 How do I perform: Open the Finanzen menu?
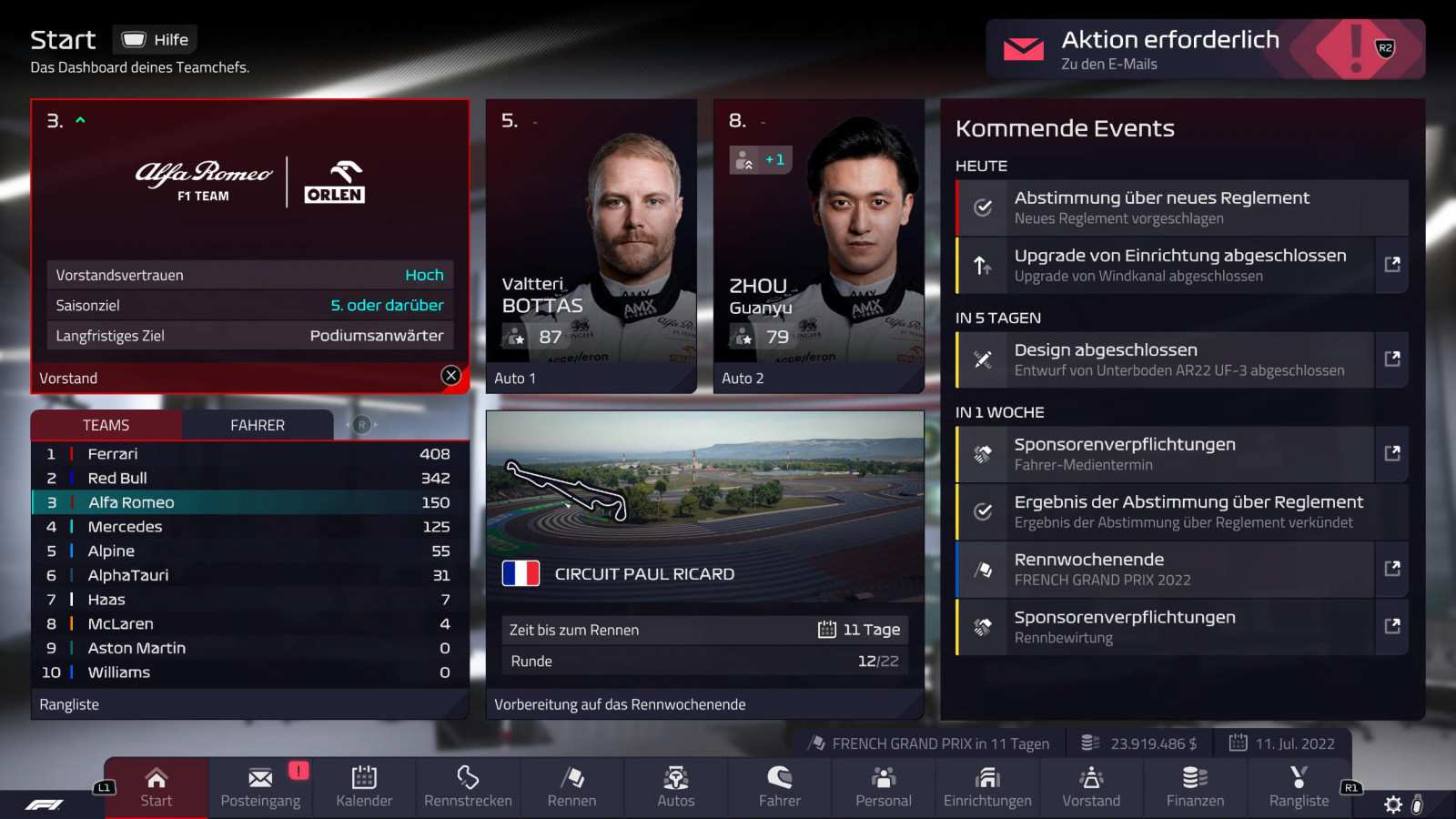tap(1195, 787)
